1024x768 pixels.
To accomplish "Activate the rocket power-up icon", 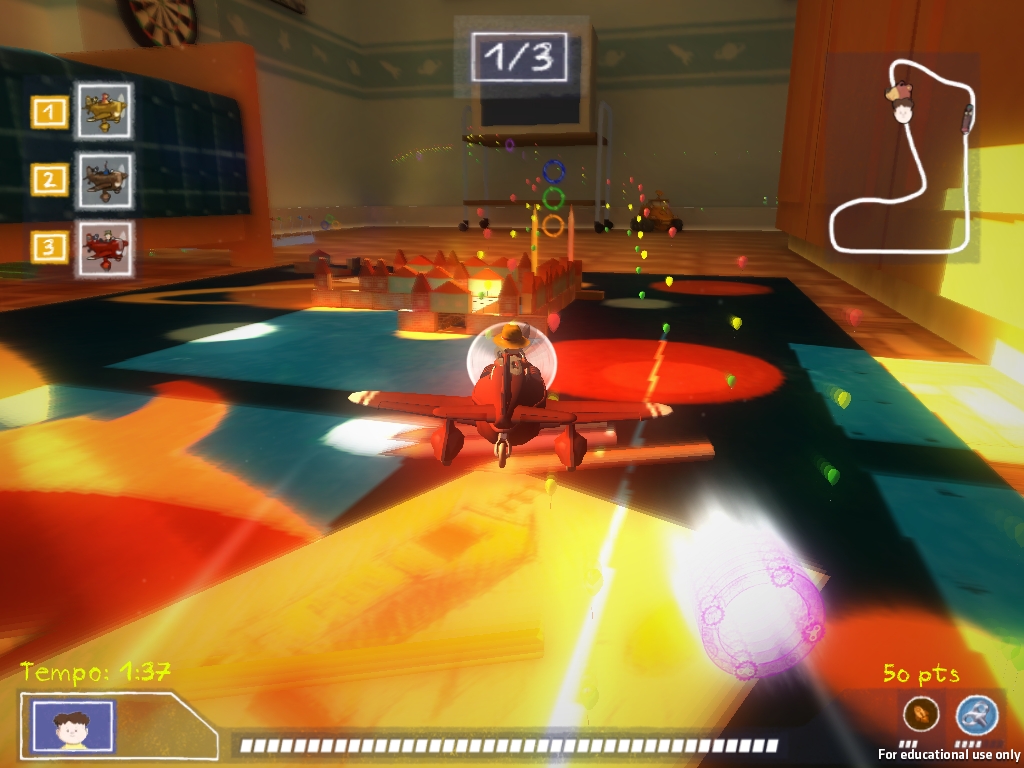I will click(x=920, y=714).
